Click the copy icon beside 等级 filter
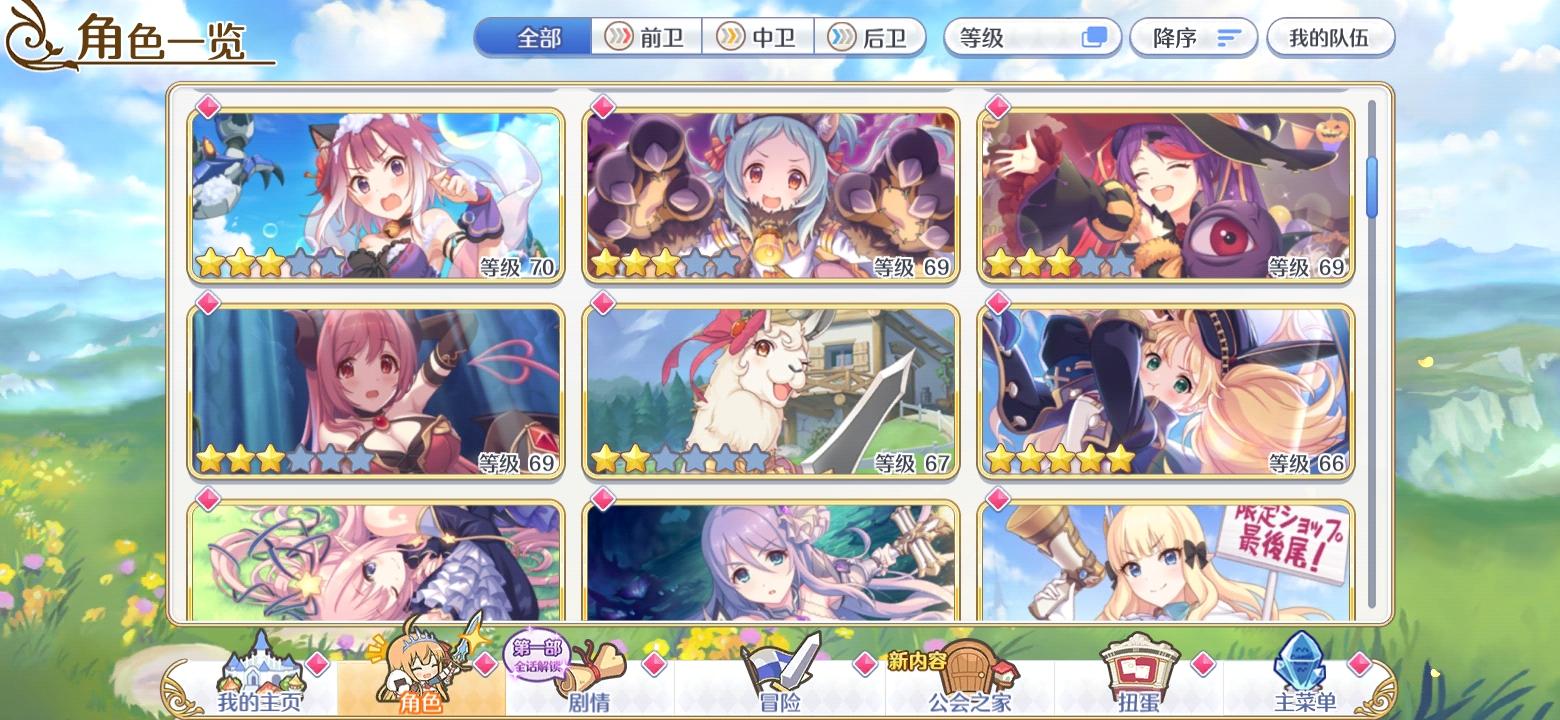 [x=1094, y=37]
